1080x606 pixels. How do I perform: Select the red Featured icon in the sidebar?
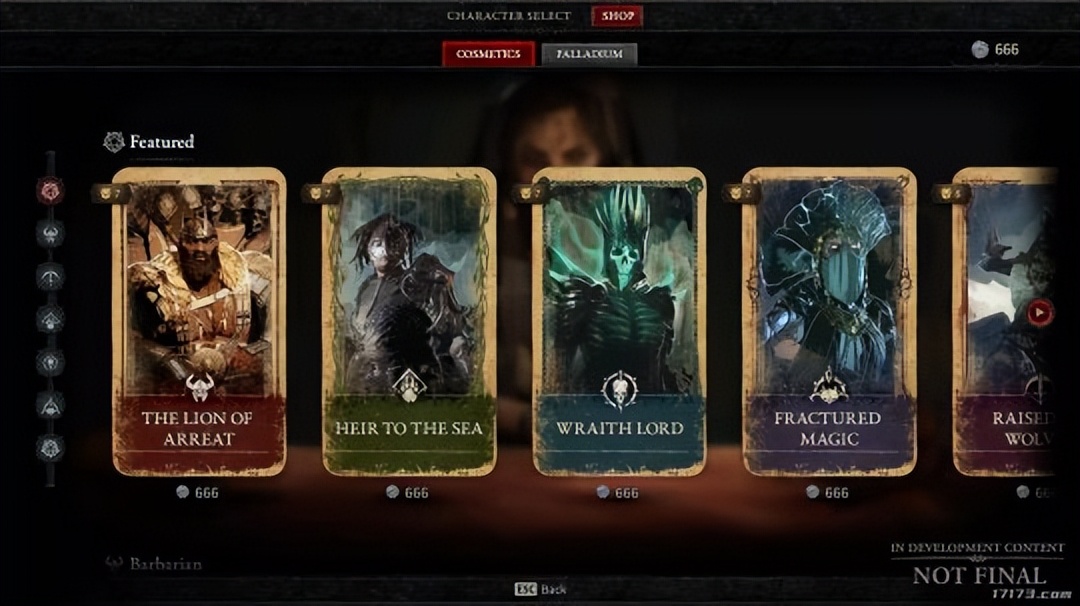50,189
